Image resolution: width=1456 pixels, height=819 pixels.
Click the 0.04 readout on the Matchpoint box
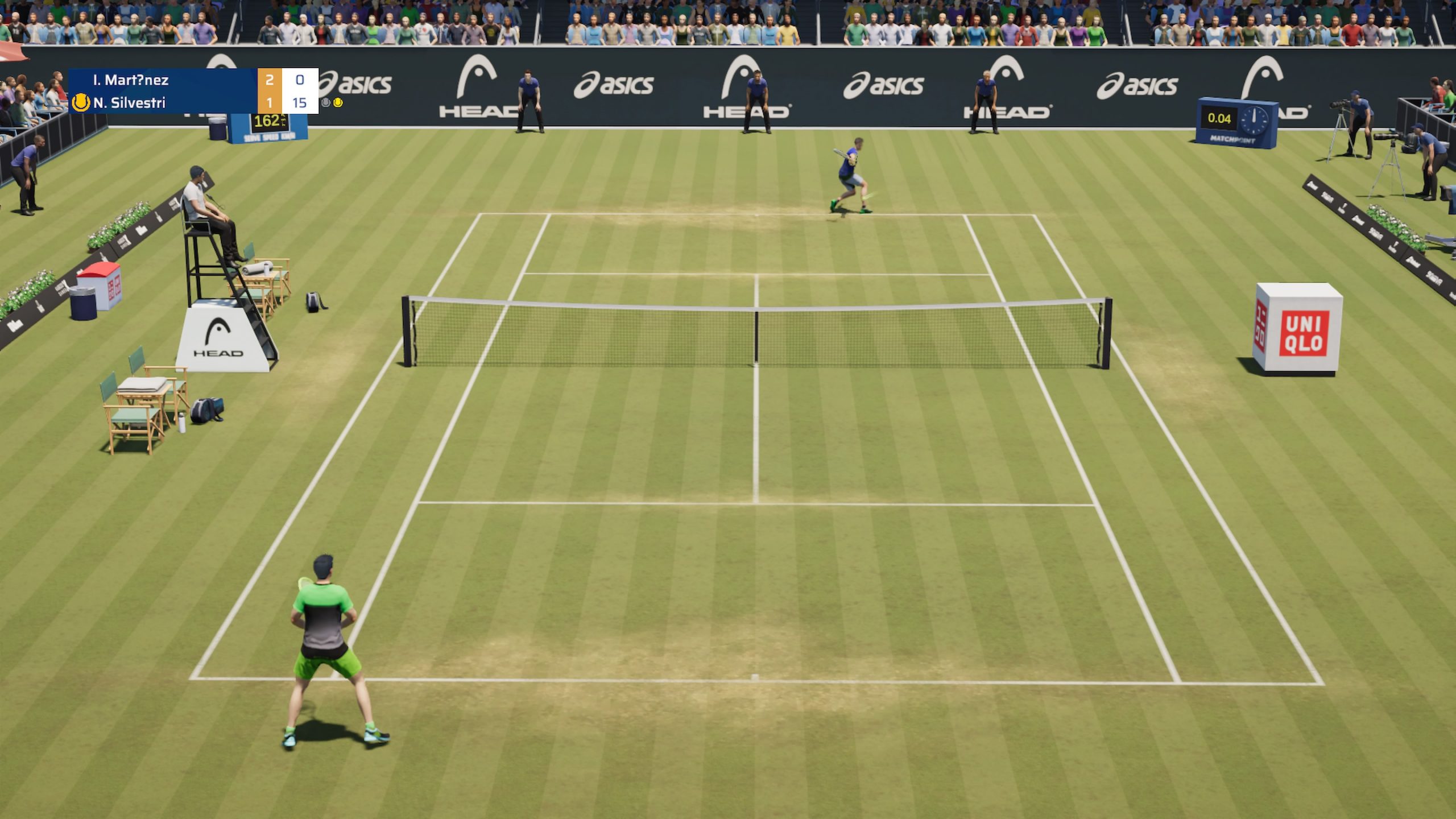tap(1219, 119)
